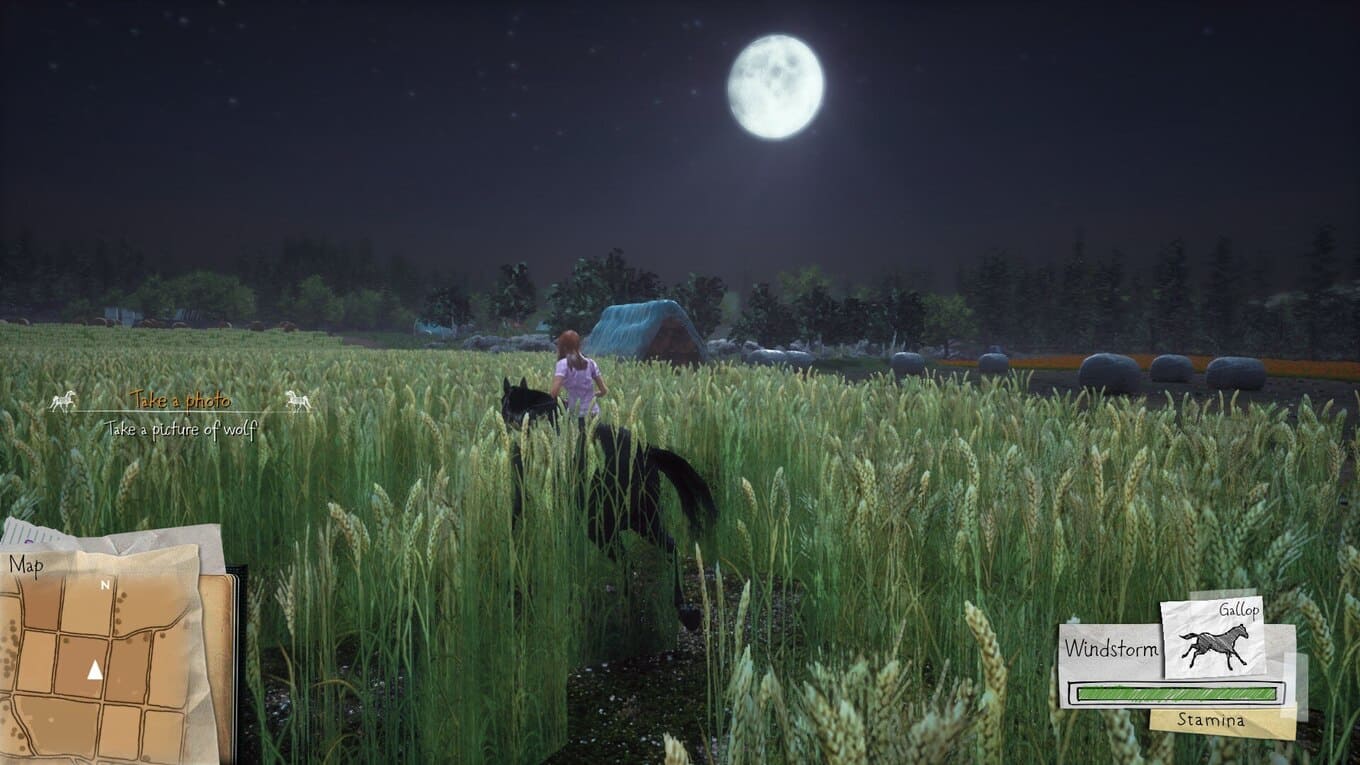Click the Windstorm horse name label
This screenshot has width=1360, height=765.
1110,648
